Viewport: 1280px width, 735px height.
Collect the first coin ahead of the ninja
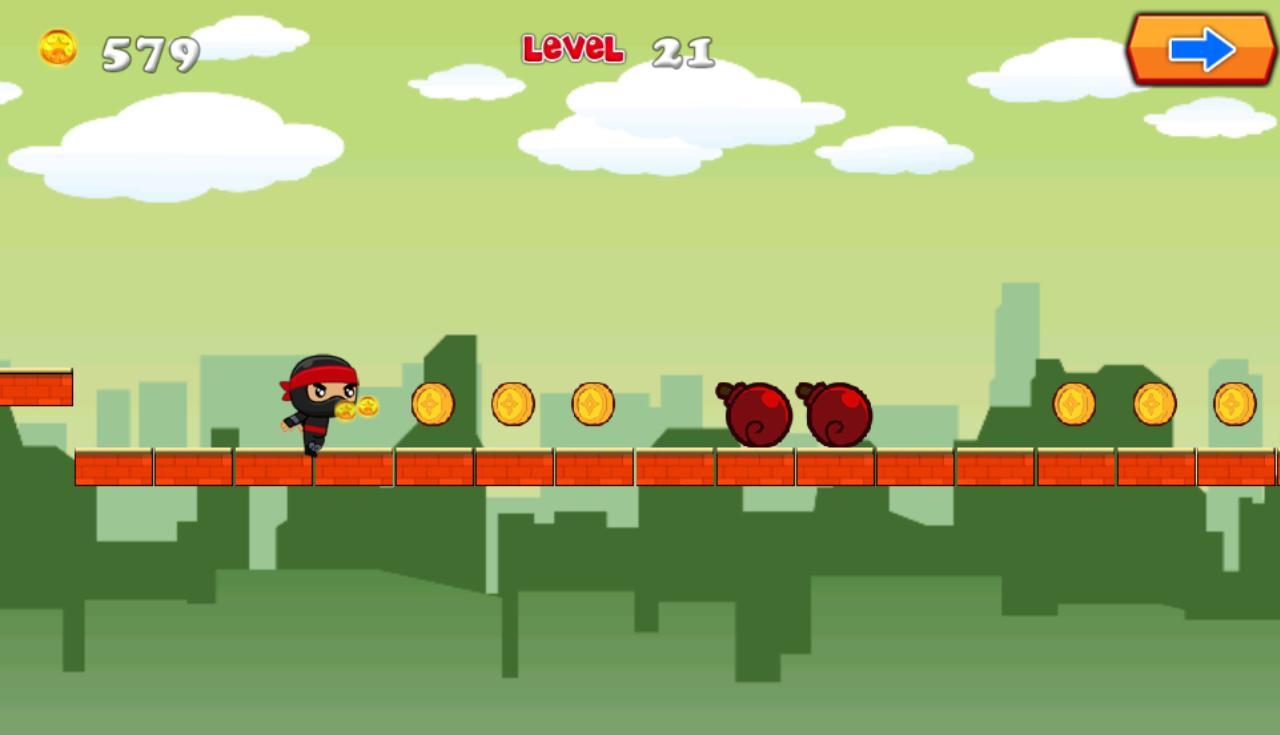432,404
